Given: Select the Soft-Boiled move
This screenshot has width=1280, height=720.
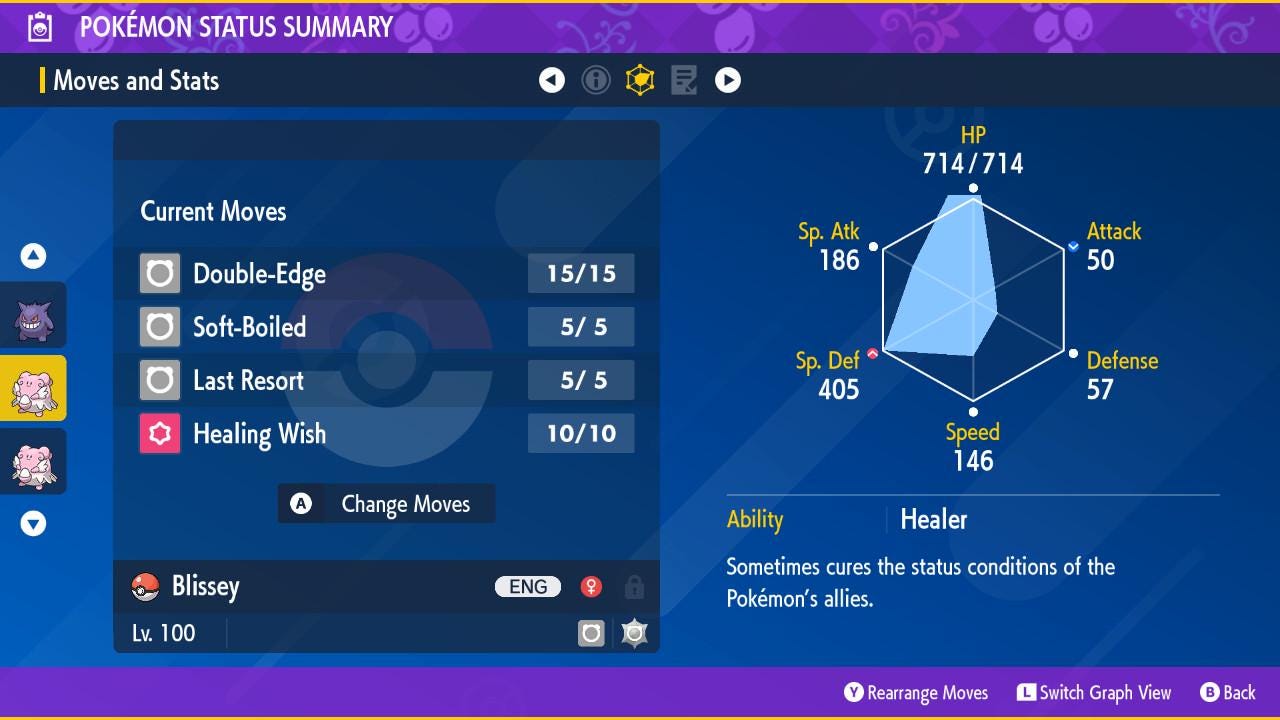Looking at the screenshot, I should coord(386,327).
